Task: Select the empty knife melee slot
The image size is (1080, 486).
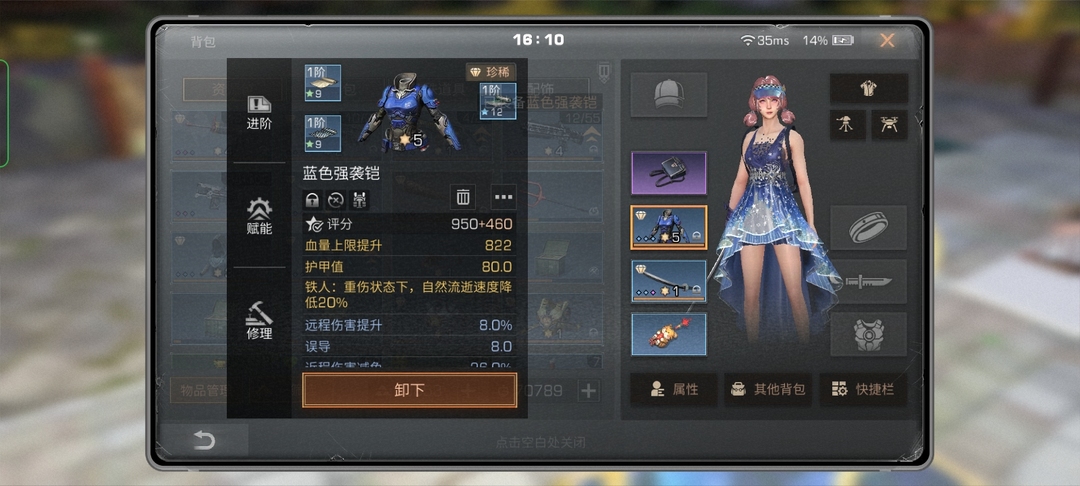Action: coord(868,281)
